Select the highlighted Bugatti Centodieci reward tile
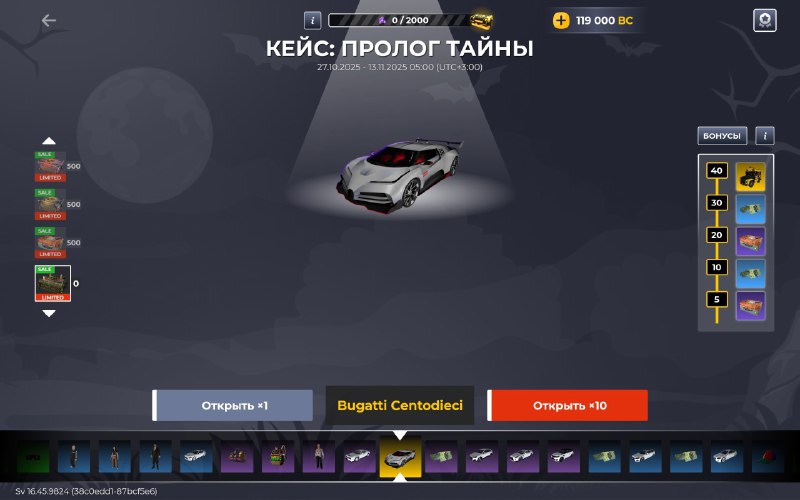Screen dimensions: 800x500 (400, 458)
